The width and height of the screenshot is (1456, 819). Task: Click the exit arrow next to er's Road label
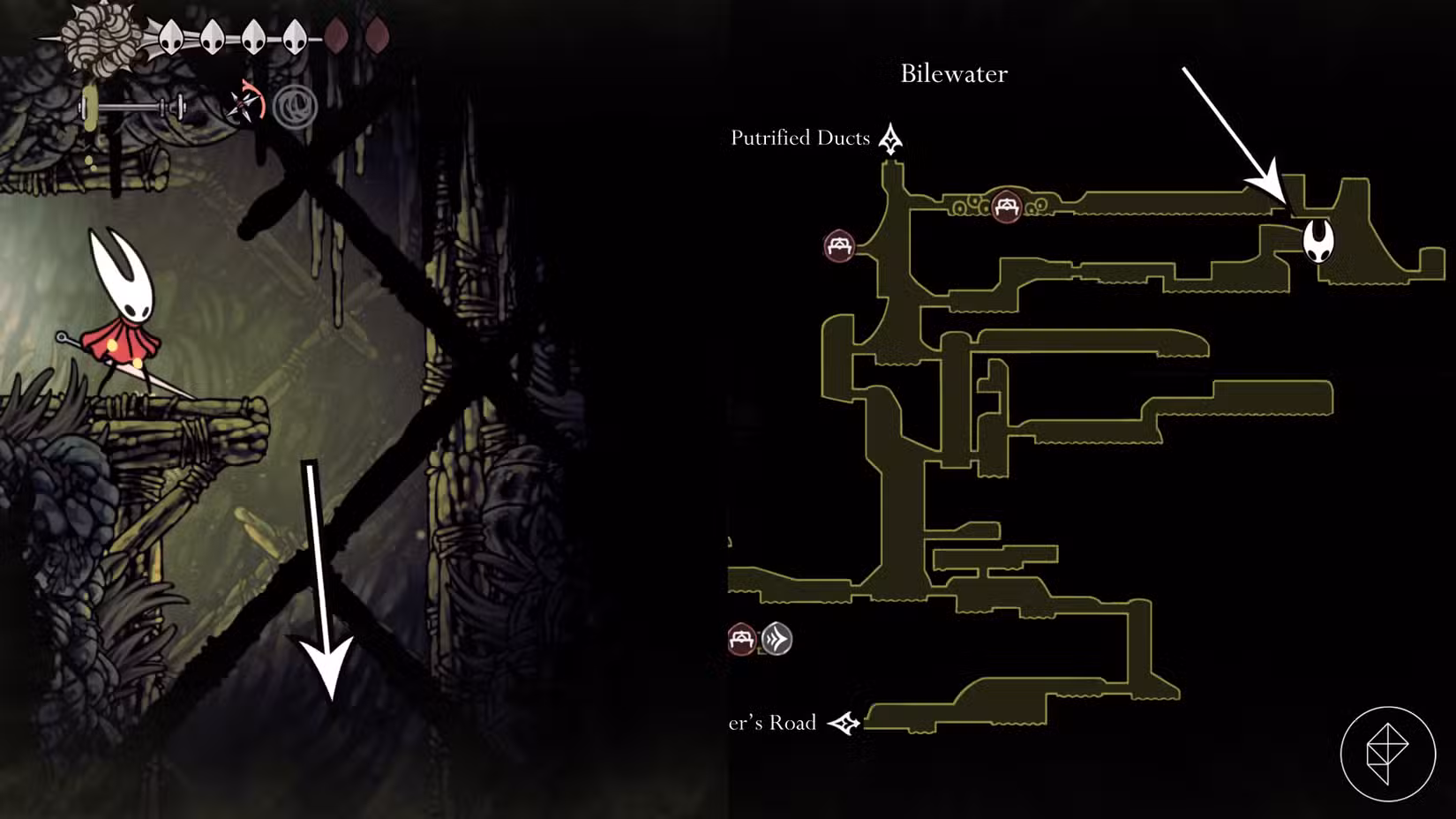tap(844, 724)
